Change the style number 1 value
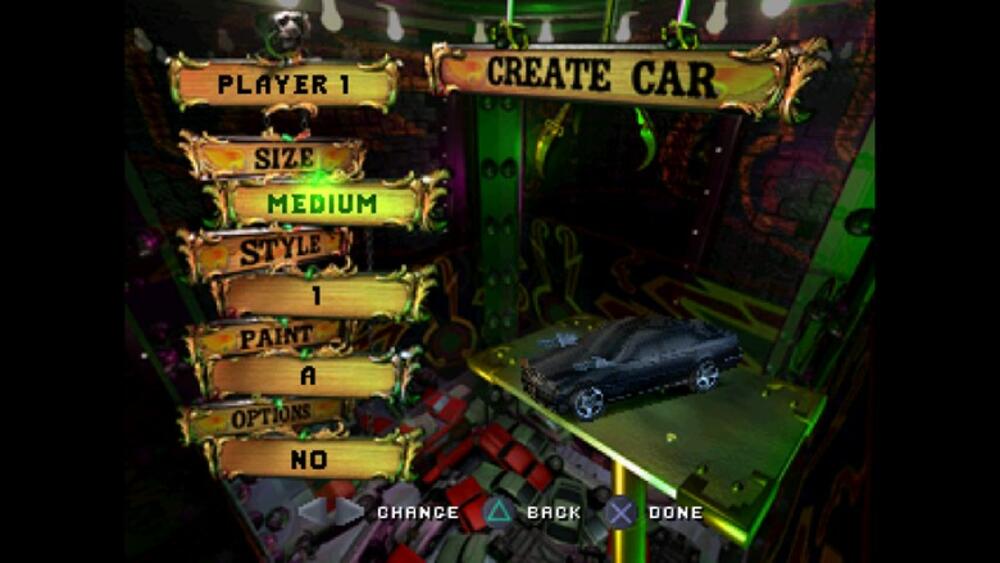 click(x=316, y=296)
